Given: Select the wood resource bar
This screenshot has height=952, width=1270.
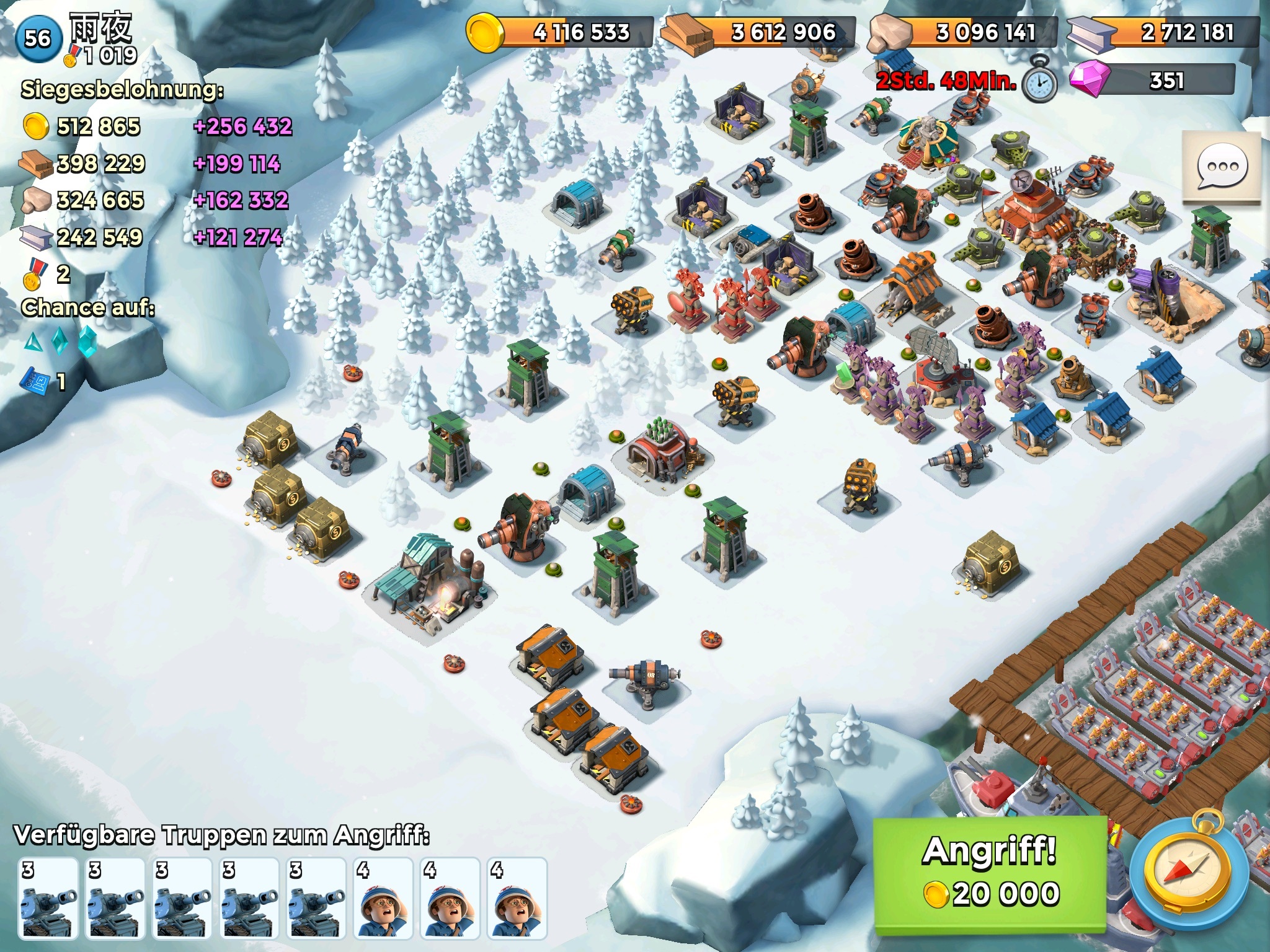Looking at the screenshot, I should coord(759,32).
